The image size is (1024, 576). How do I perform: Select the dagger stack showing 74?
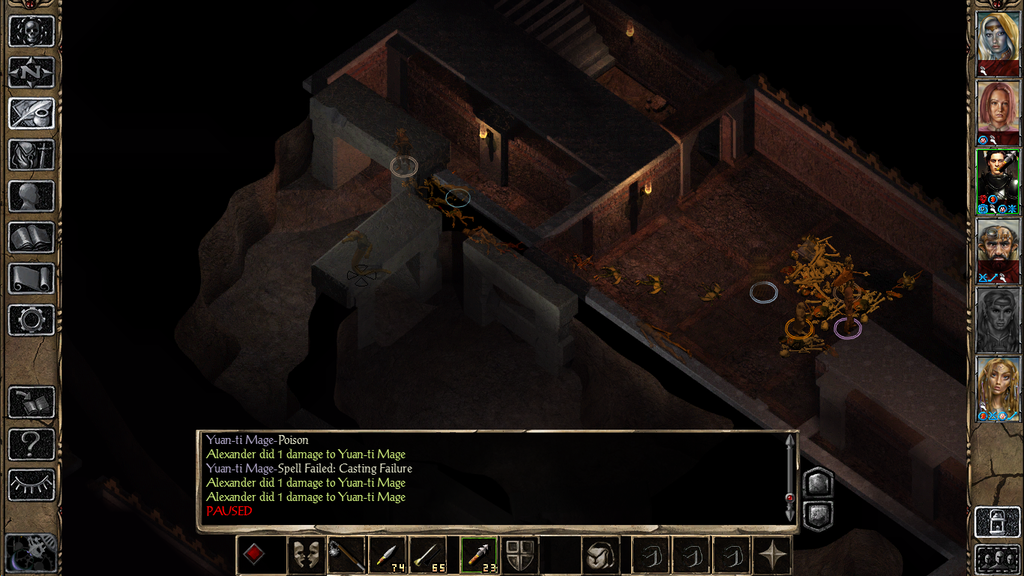click(x=388, y=555)
